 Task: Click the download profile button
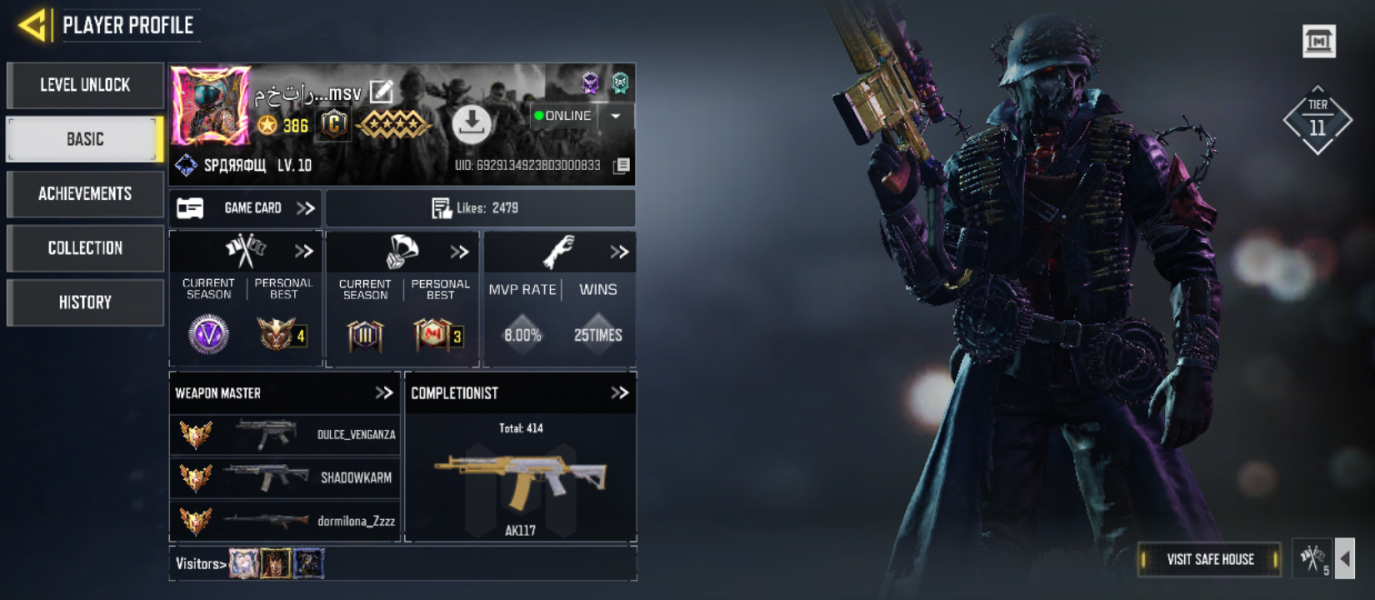pos(471,123)
